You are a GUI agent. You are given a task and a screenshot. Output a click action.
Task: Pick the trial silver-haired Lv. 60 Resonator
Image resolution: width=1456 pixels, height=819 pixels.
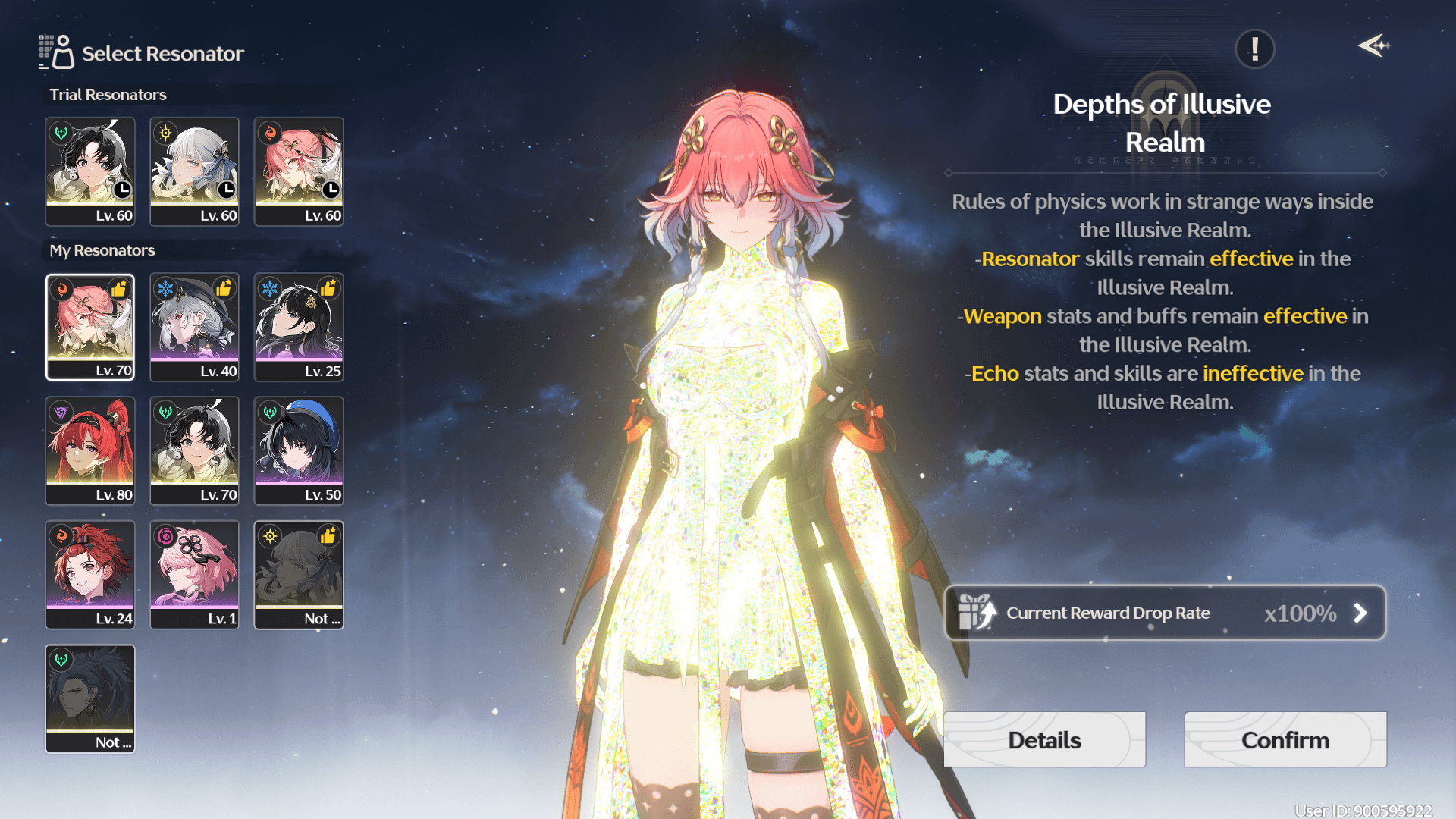tap(194, 171)
